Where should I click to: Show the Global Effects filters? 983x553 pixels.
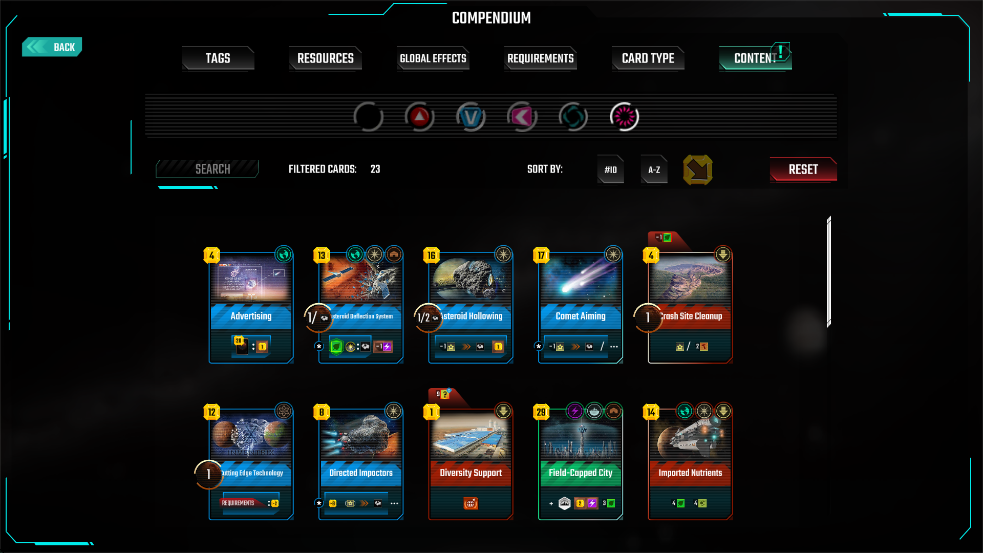pyautogui.click(x=433, y=59)
